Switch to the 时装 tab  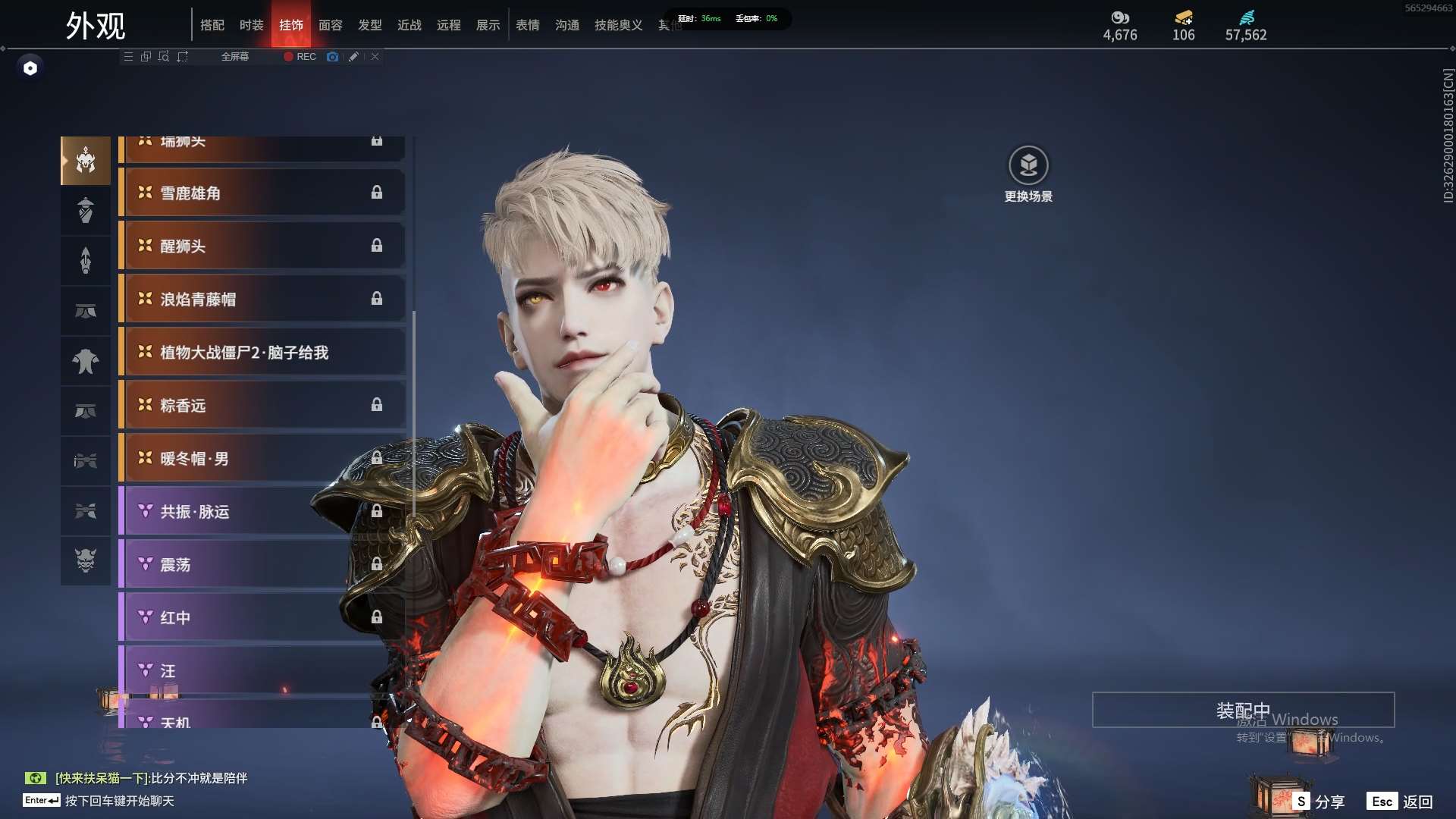[x=251, y=25]
